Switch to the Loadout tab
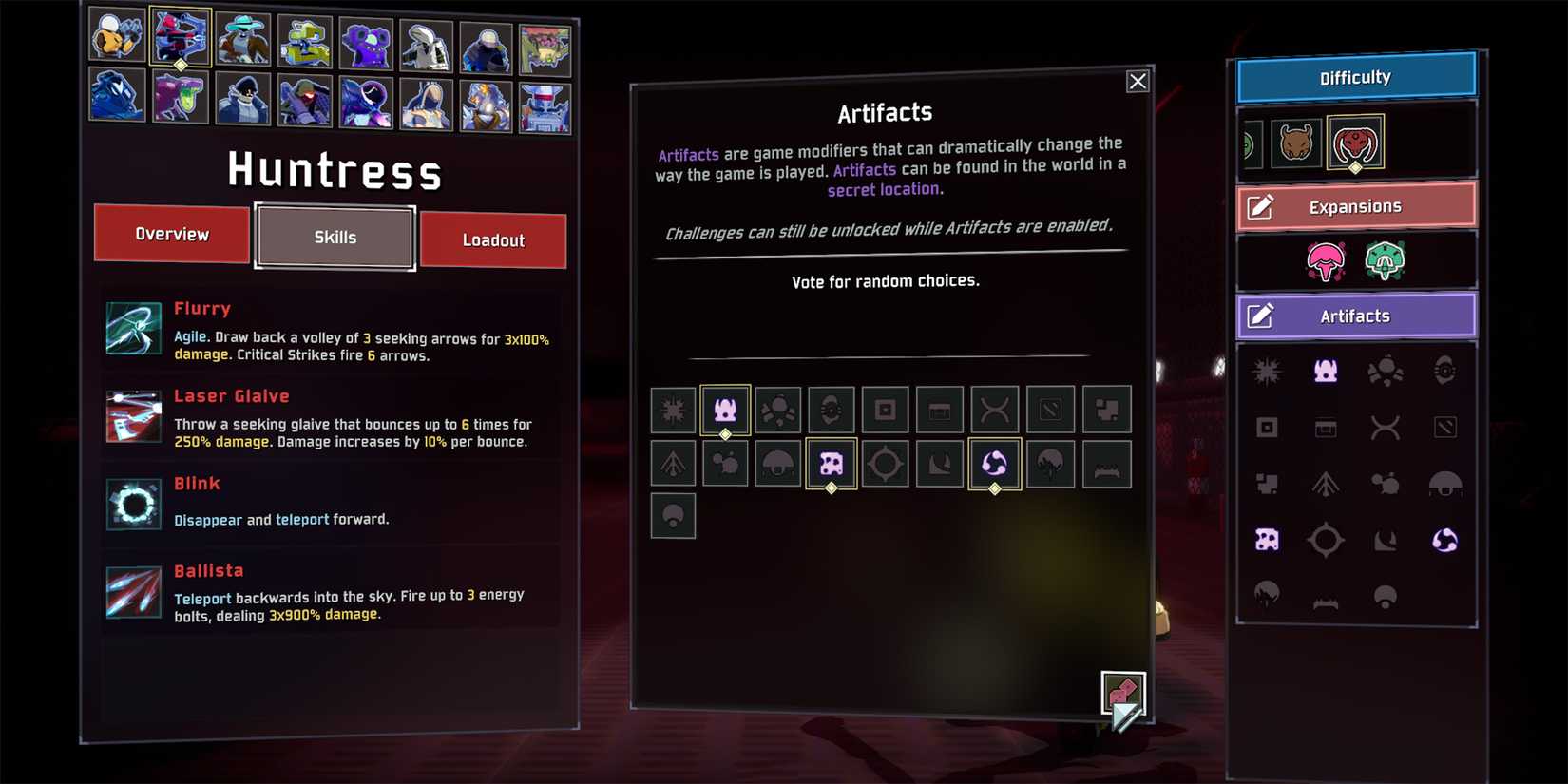 [x=493, y=240]
